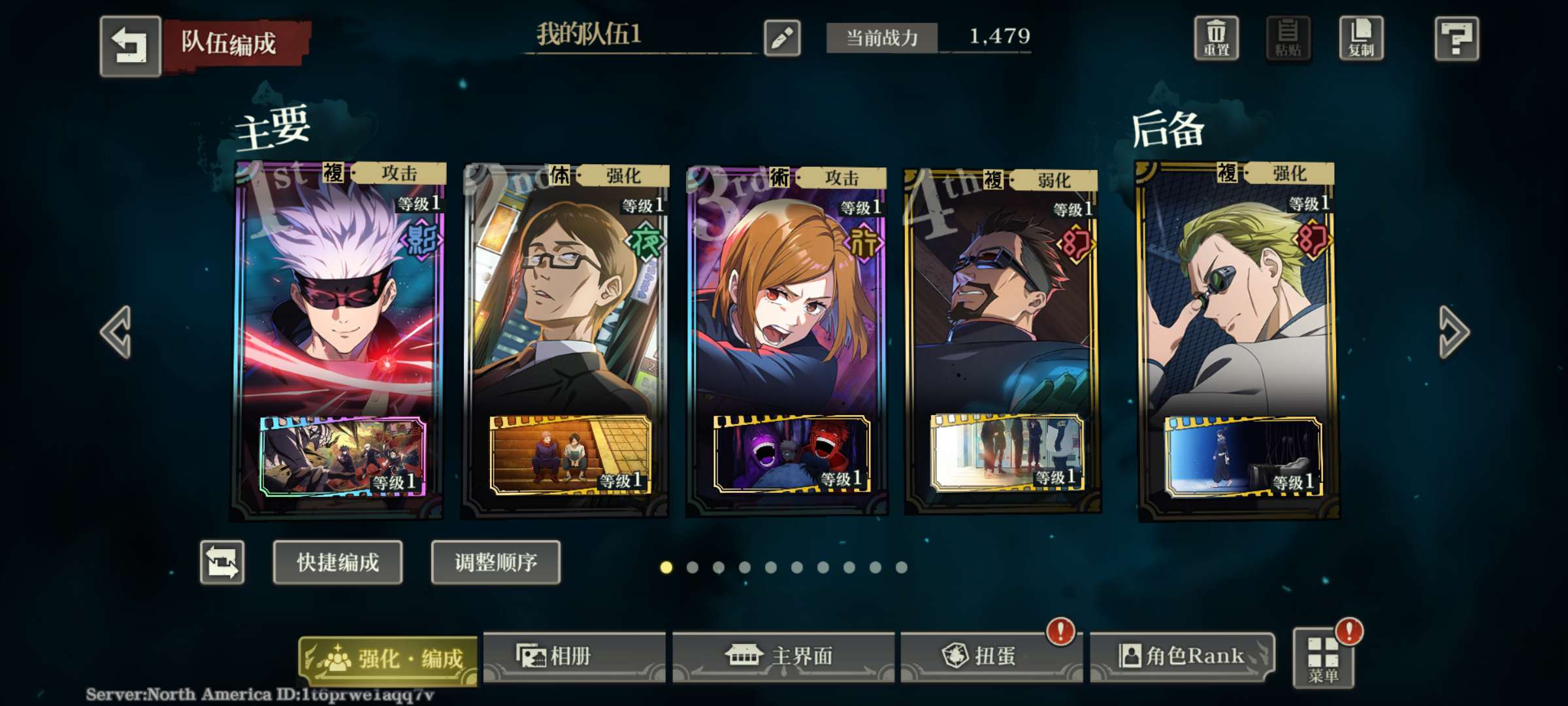Screen dimensions: 1568x706
Task: Show the next team with the right arrow
Action: (x=1454, y=332)
